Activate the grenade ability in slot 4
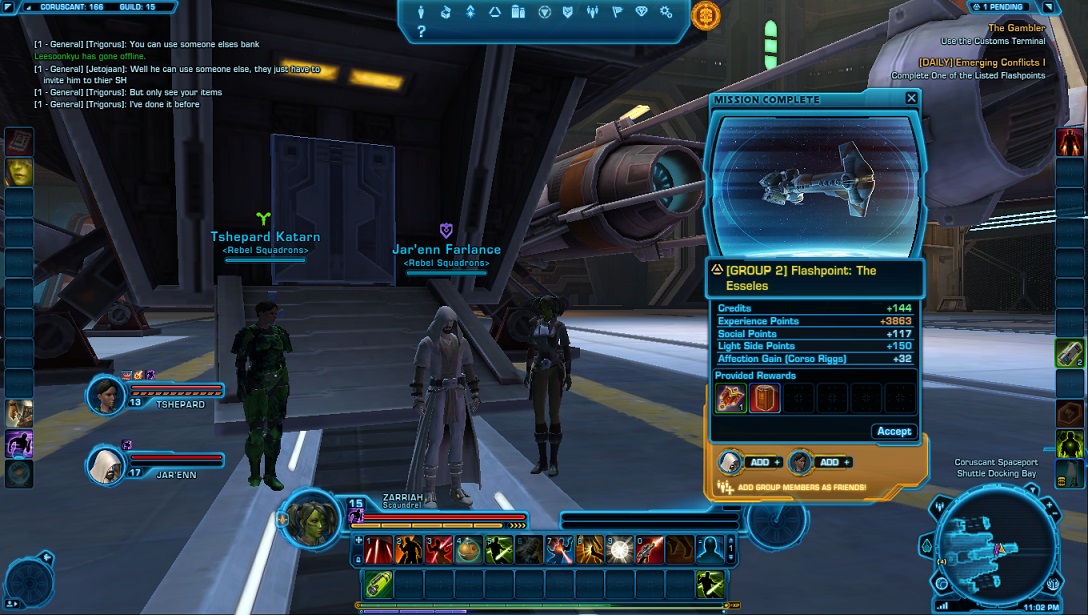The image size is (1088, 615). [469, 549]
